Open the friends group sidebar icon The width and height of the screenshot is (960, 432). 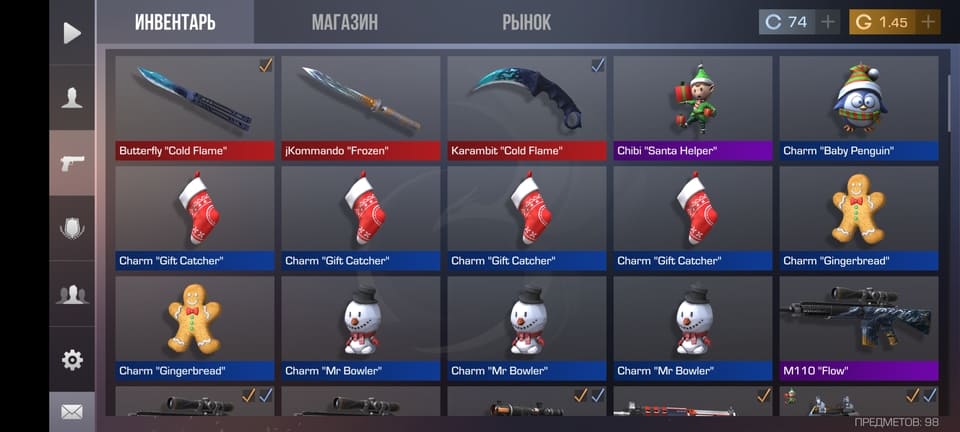point(72,294)
